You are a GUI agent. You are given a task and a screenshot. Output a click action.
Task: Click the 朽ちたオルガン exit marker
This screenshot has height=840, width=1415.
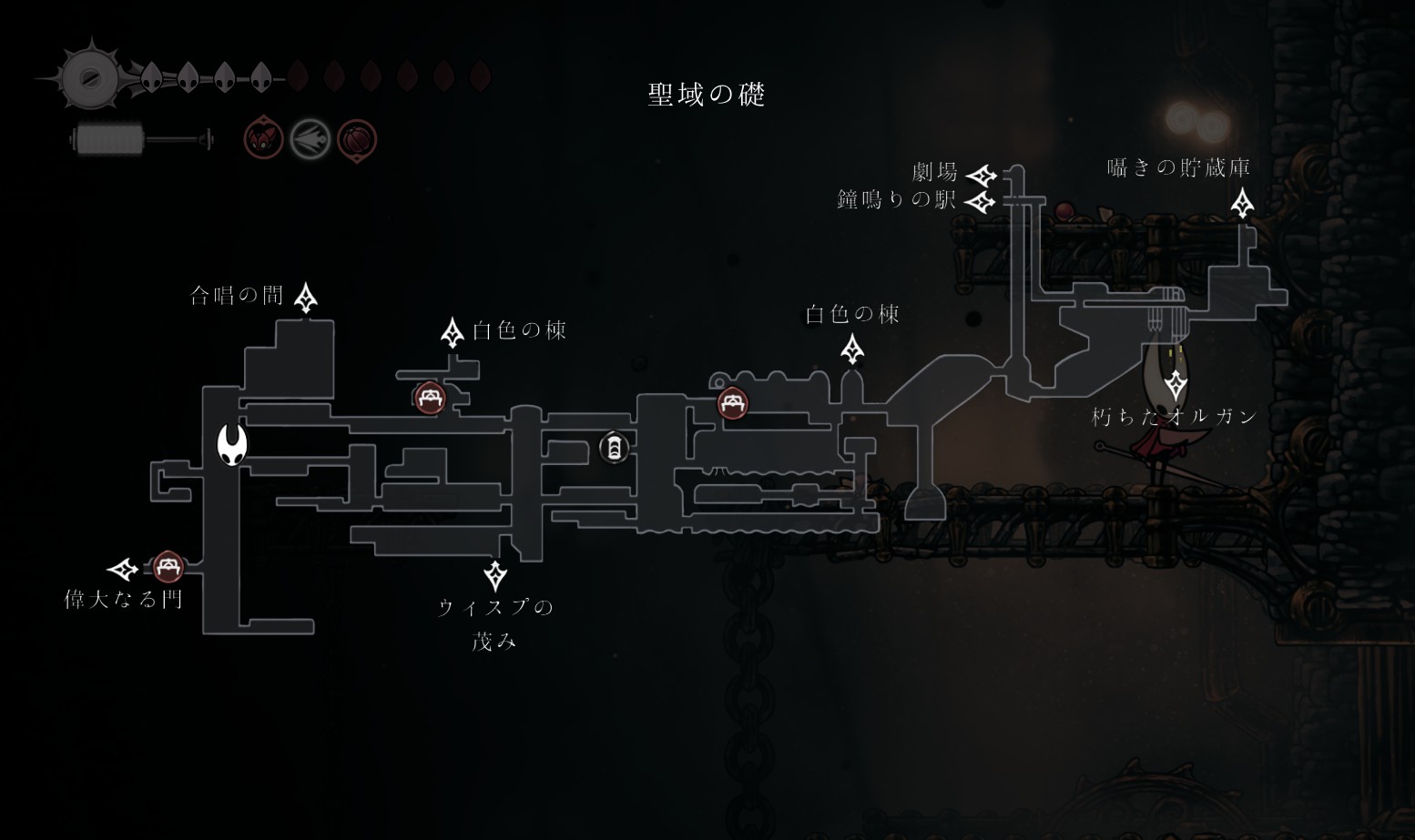[1176, 385]
